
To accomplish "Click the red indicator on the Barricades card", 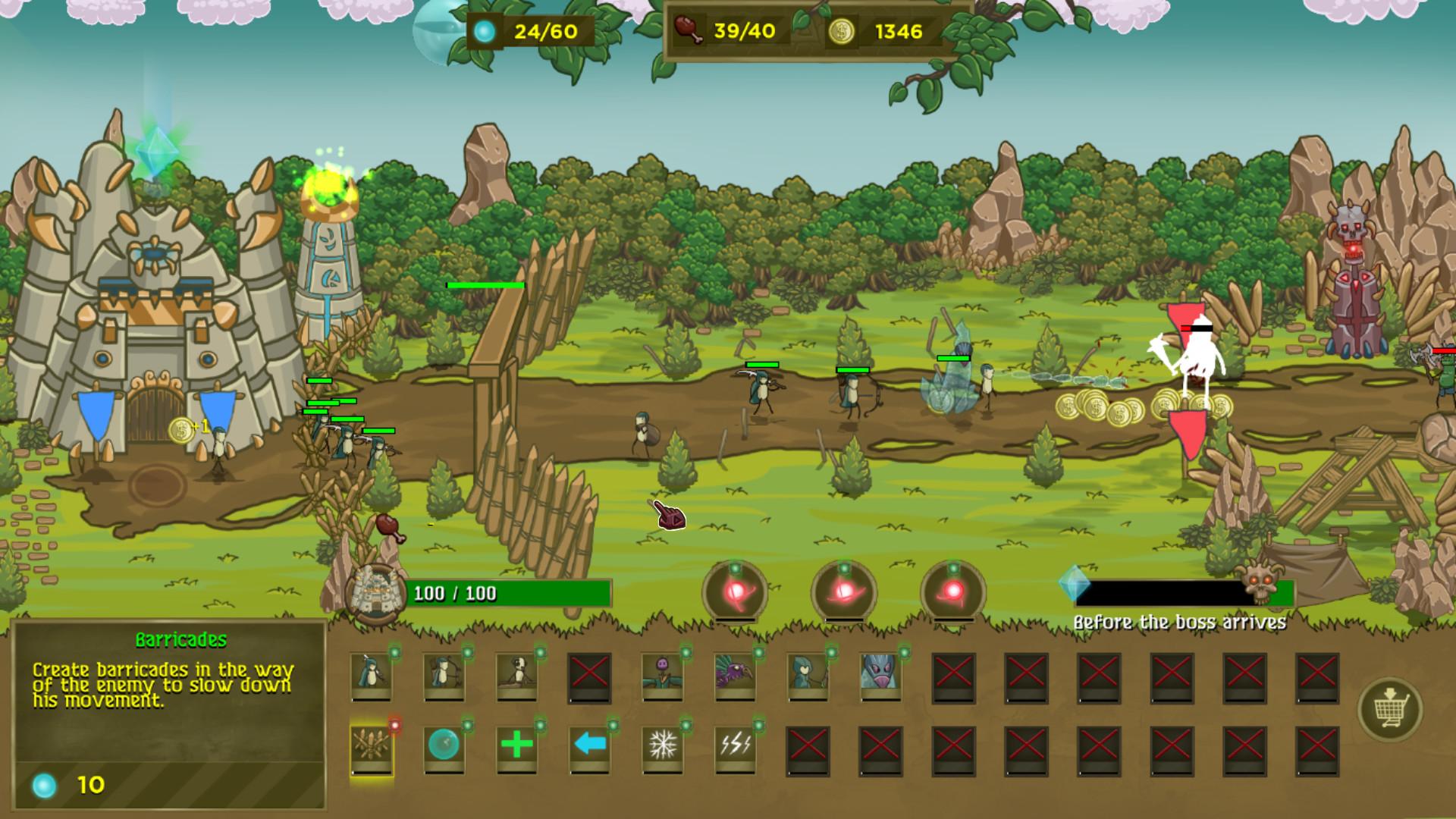I will pos(394,724).
